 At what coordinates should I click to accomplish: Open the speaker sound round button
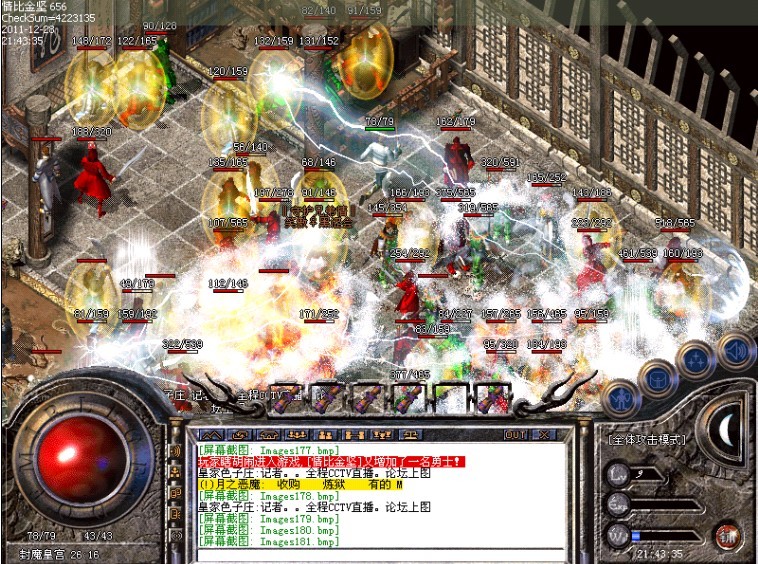(736, 349)
